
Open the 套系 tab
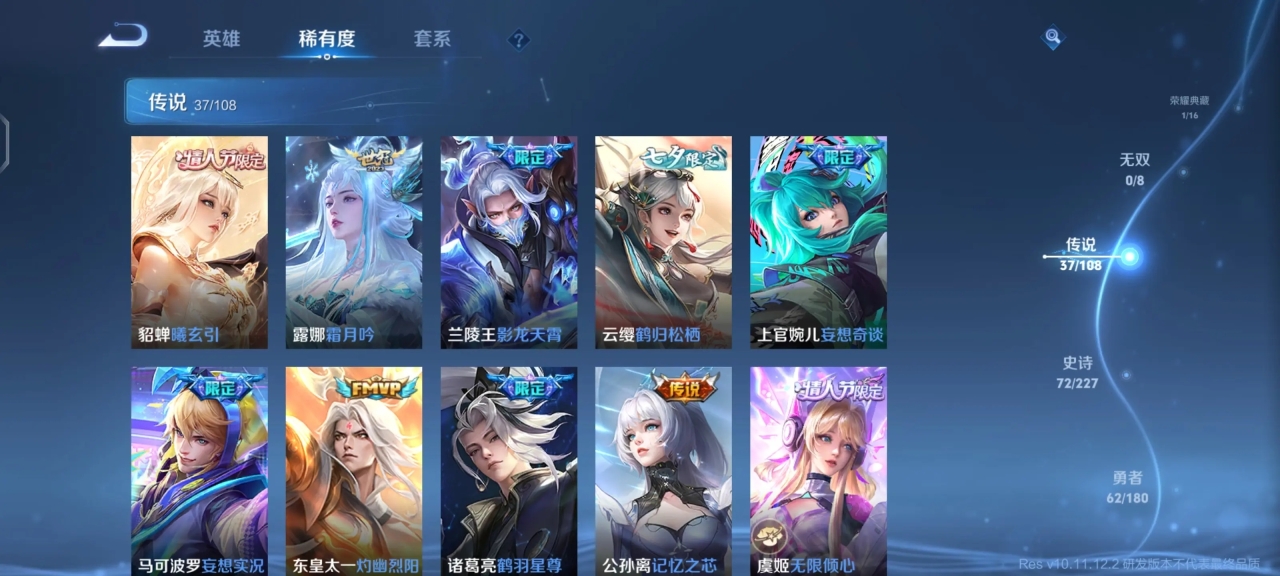click(x=432, y=39)
